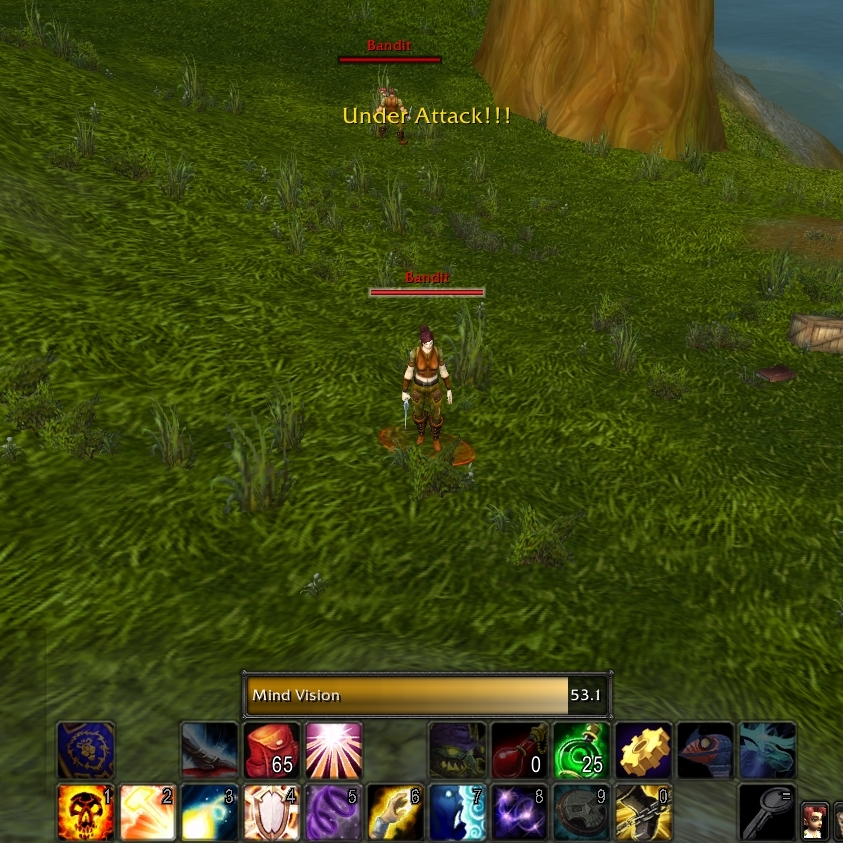The width and height of the screenshot is (843, 843).
Task: Drink the green swirl potion
Action: pyautogui.click(x=582, y=750)
